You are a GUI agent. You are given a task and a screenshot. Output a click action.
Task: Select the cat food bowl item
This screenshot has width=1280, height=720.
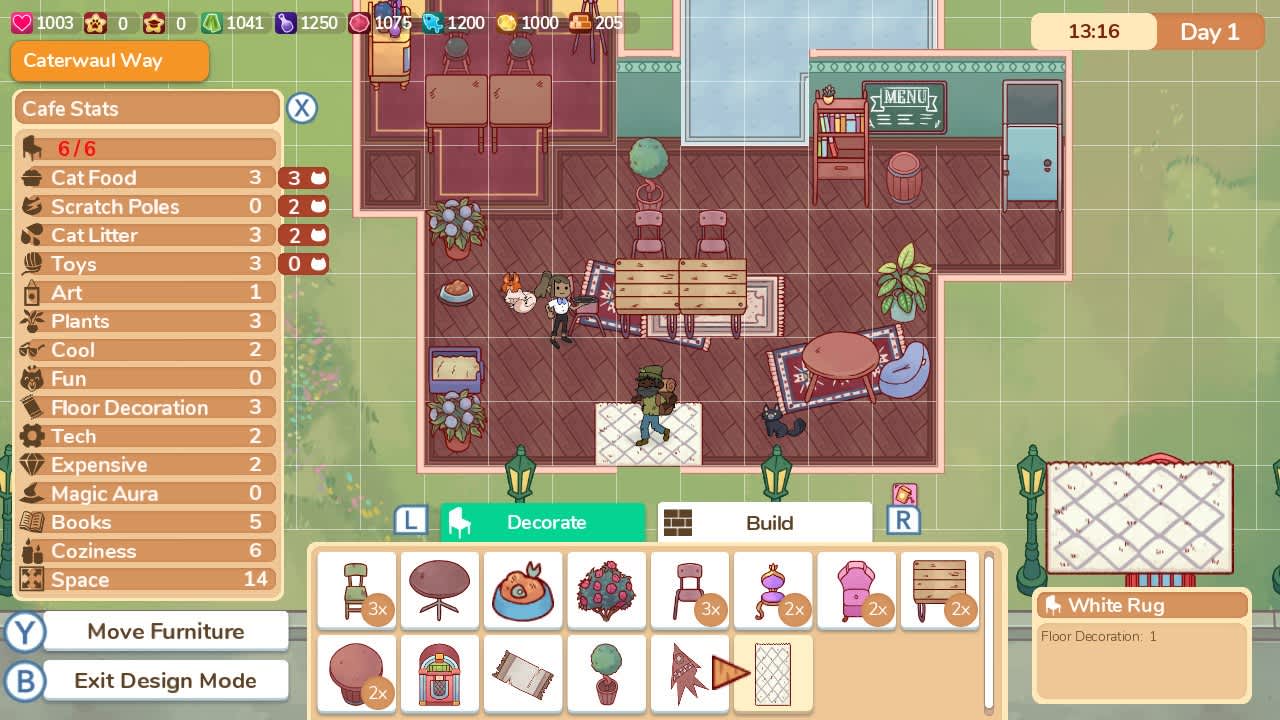coord(523,590)
